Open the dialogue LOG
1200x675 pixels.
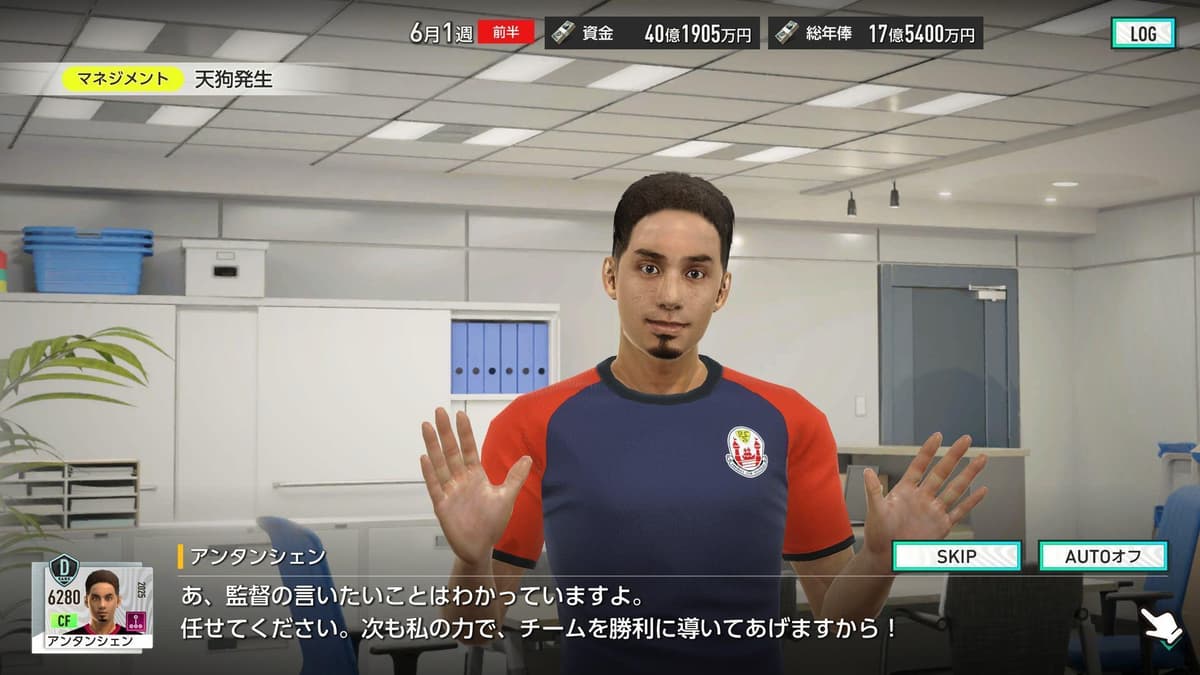1142,33
